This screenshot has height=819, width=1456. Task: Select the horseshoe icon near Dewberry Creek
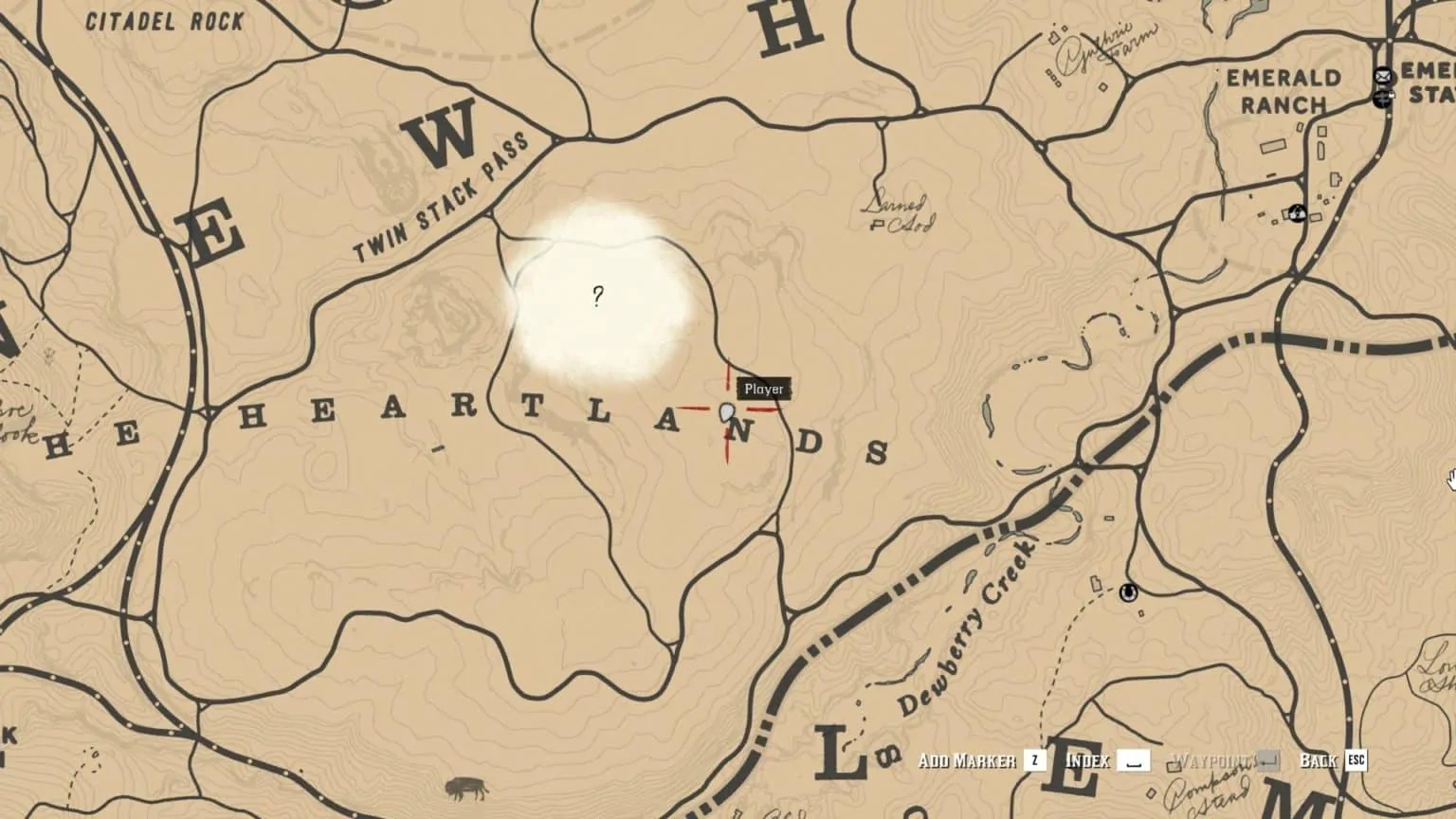pos(1128,593)
